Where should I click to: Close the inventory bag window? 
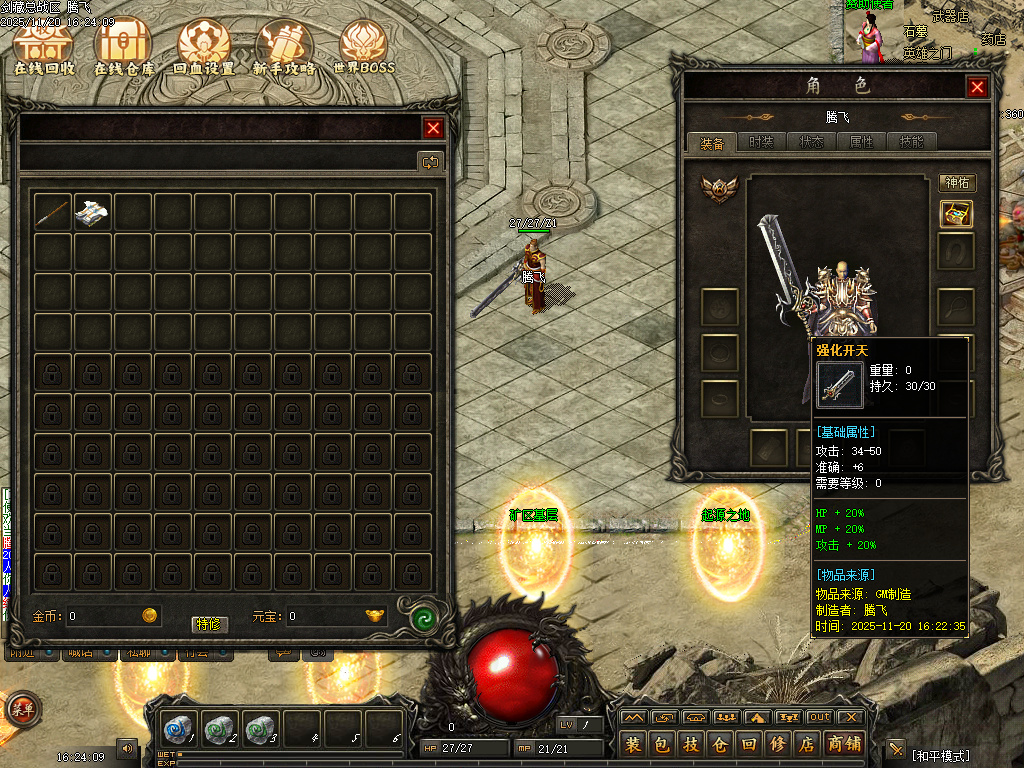(x=433, y=128)
